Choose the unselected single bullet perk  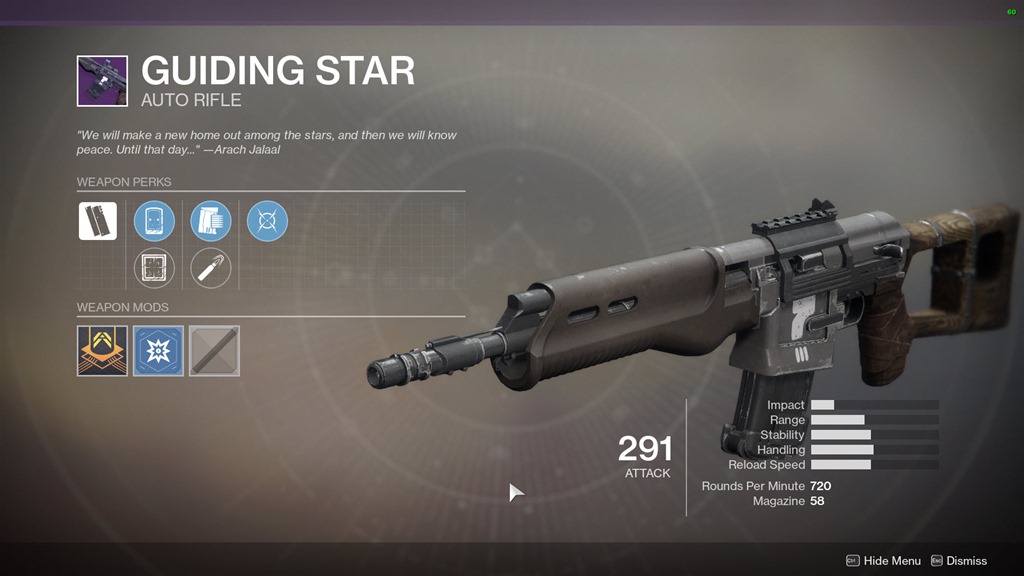tap(211, 268)
